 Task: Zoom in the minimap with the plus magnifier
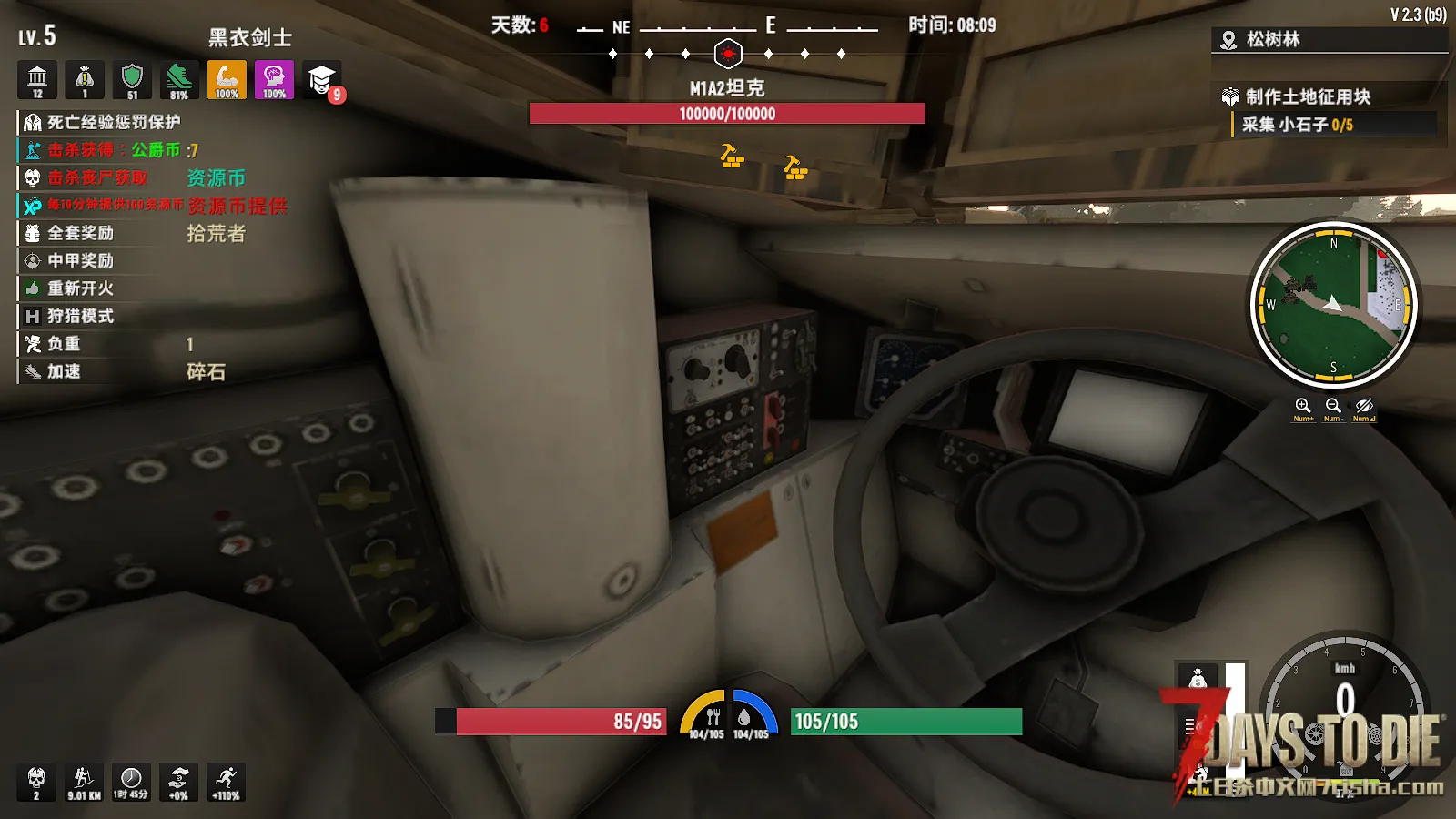point(1303,406)
